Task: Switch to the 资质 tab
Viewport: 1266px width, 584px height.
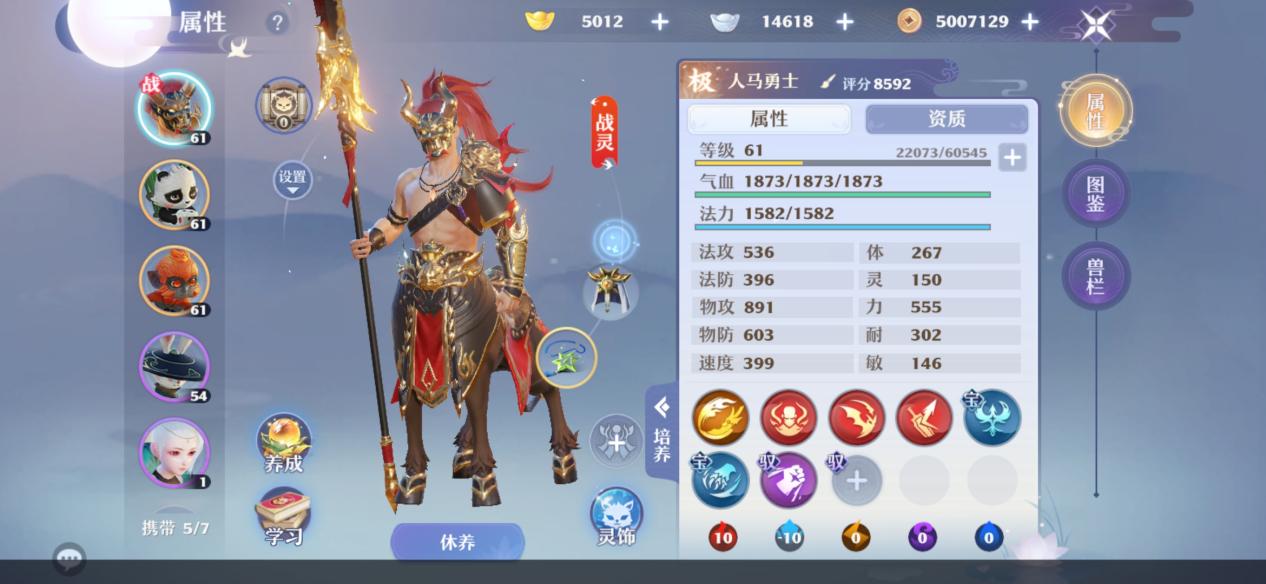Action: [946, 119]
